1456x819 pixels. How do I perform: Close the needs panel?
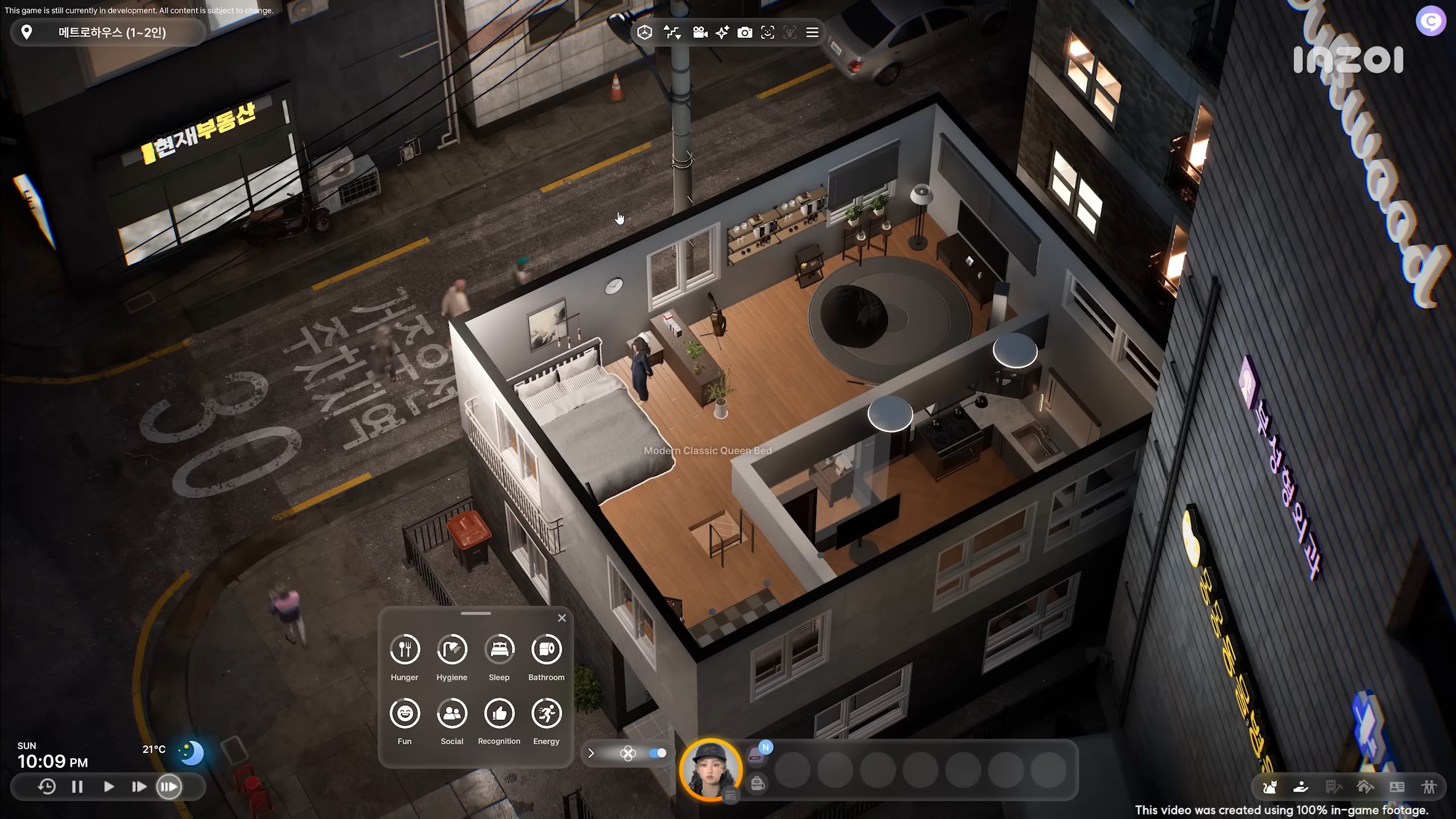click(x=562, y=618)
